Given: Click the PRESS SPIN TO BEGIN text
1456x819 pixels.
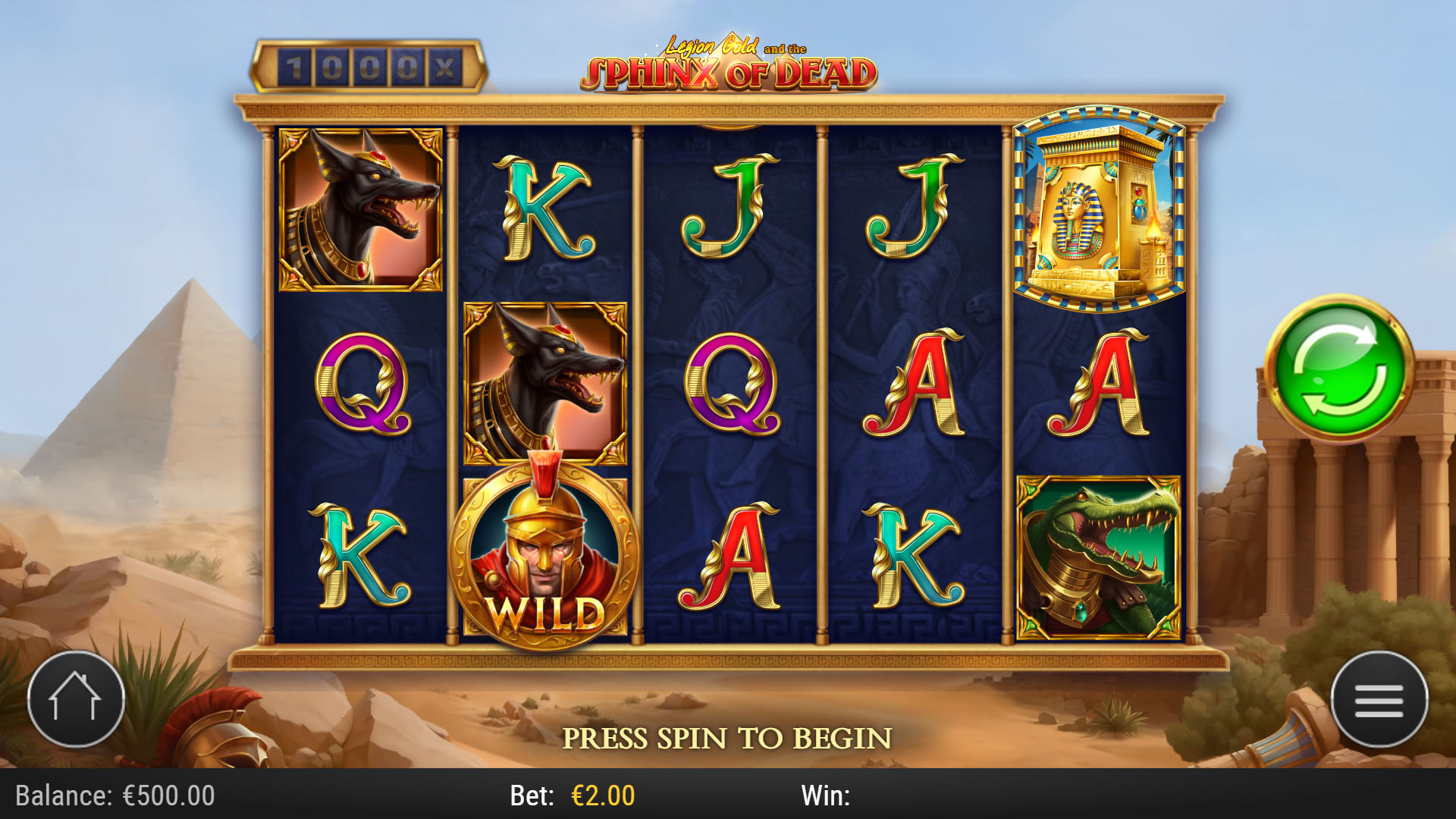Looking at the screenshot, I should click(730, 735).
